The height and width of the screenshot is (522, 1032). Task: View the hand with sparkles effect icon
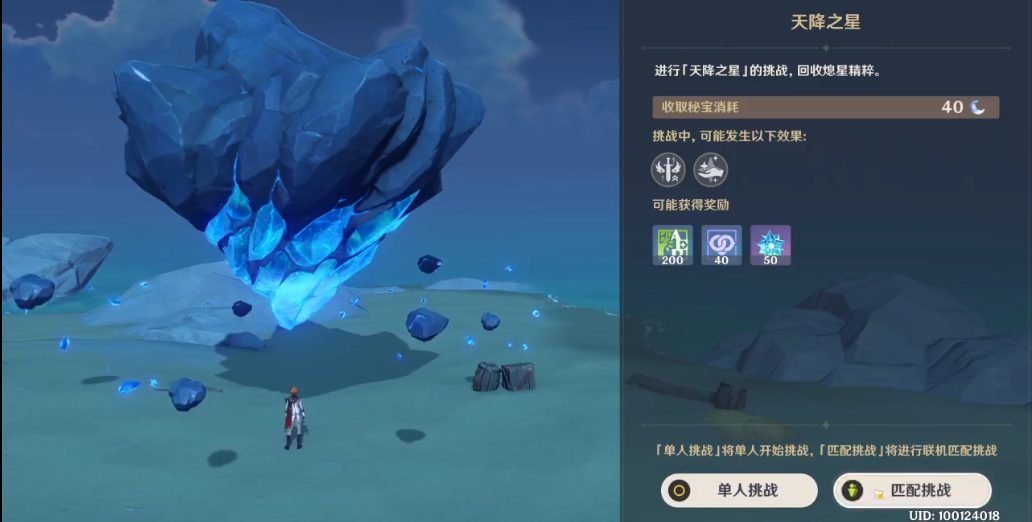point(711,170)
